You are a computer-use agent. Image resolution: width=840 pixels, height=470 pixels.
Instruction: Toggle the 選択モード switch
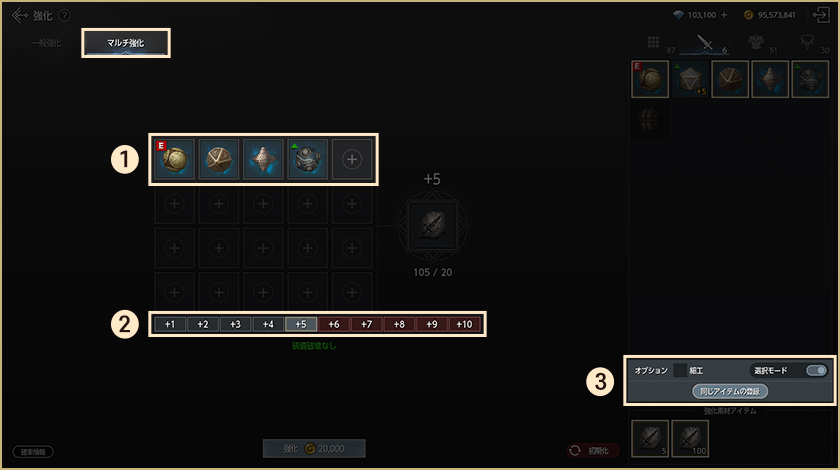click(x=816, y=370)
